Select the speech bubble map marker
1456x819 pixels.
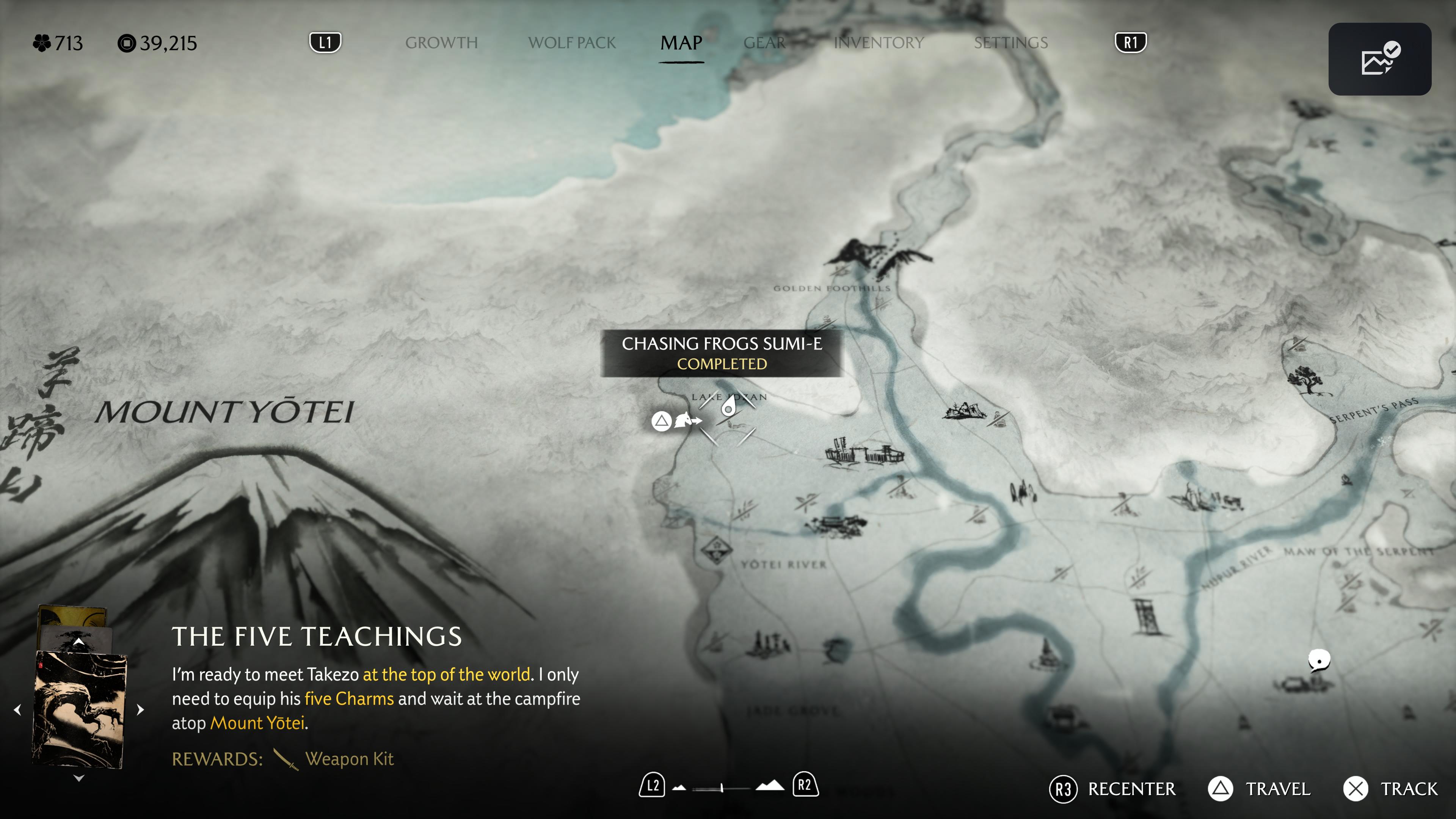(1319, 660)
